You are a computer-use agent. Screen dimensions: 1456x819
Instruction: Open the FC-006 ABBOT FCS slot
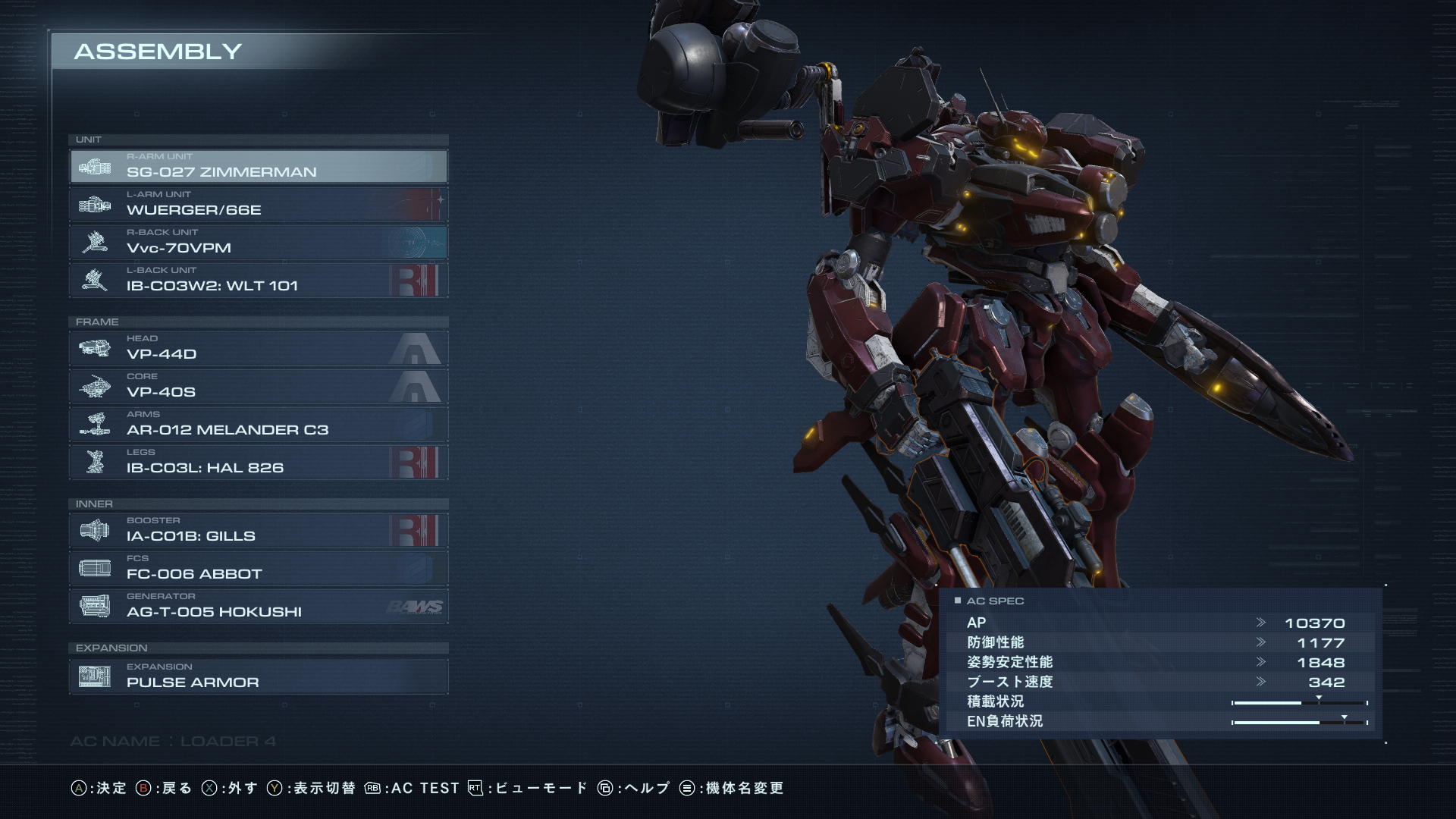[258, 568]
